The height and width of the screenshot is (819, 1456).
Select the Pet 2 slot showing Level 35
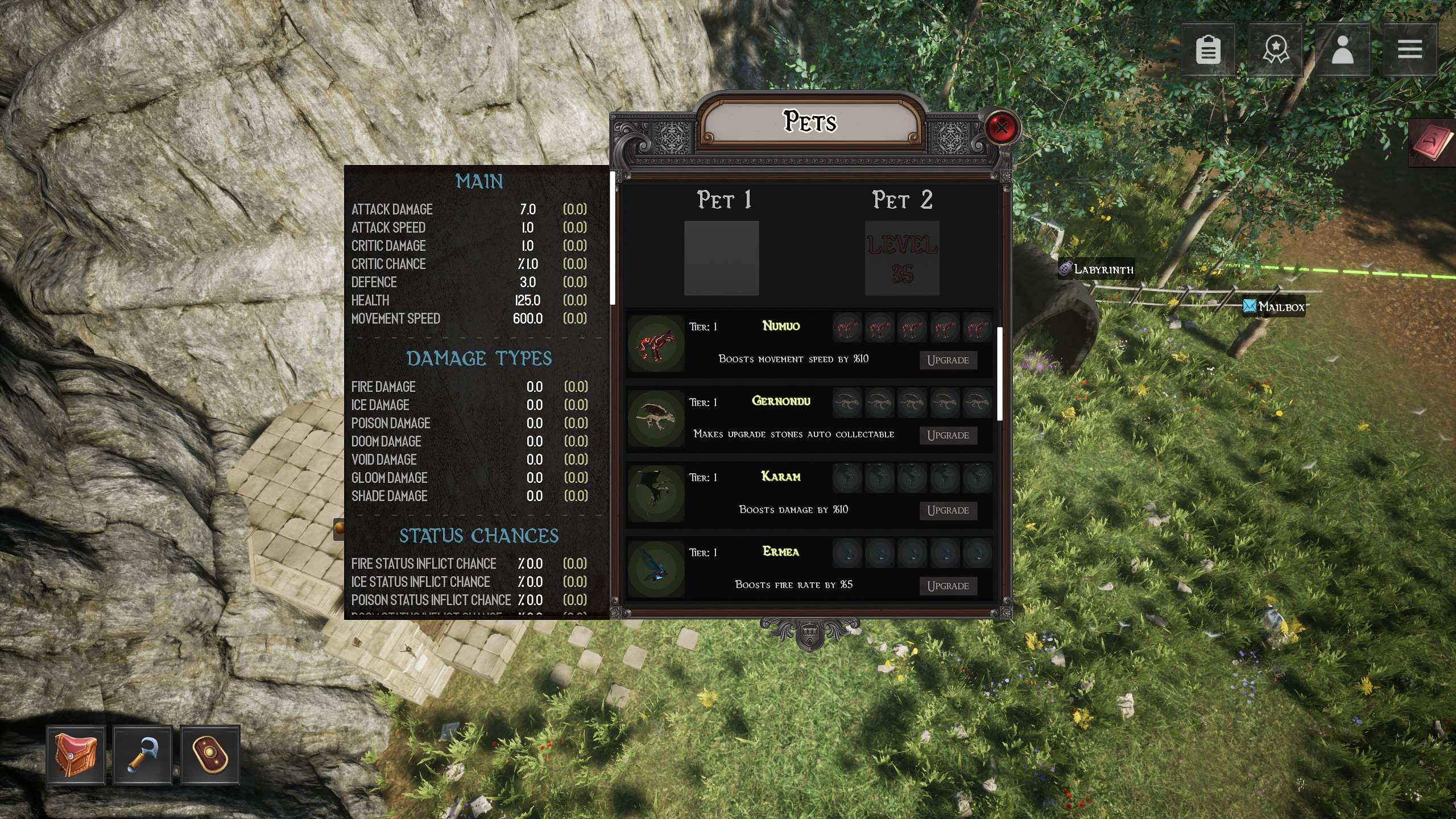(902, 259)
